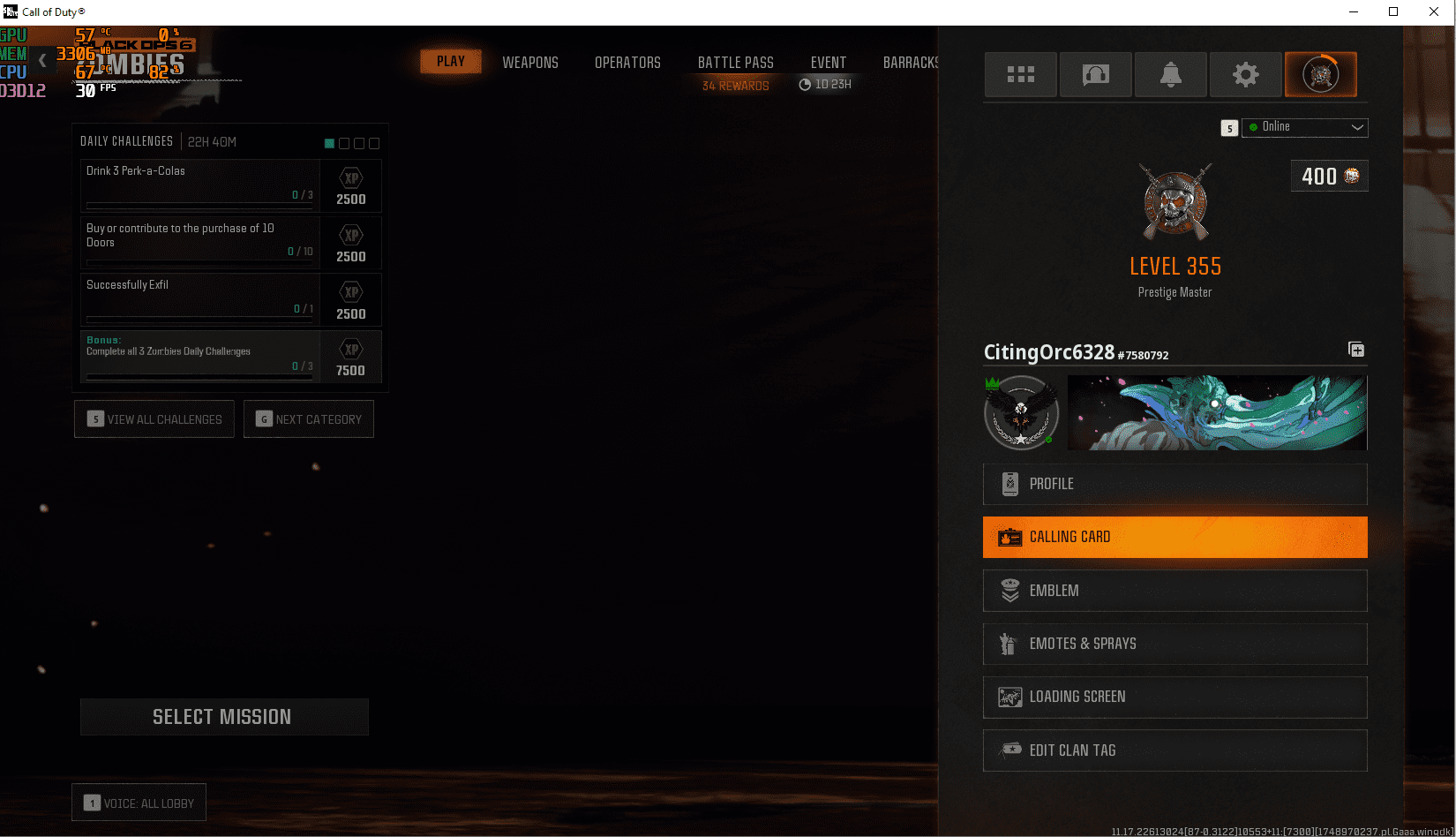Open the settings gear icon
The width and height of the screenshot is (1456, 837).
point(1245,74)
